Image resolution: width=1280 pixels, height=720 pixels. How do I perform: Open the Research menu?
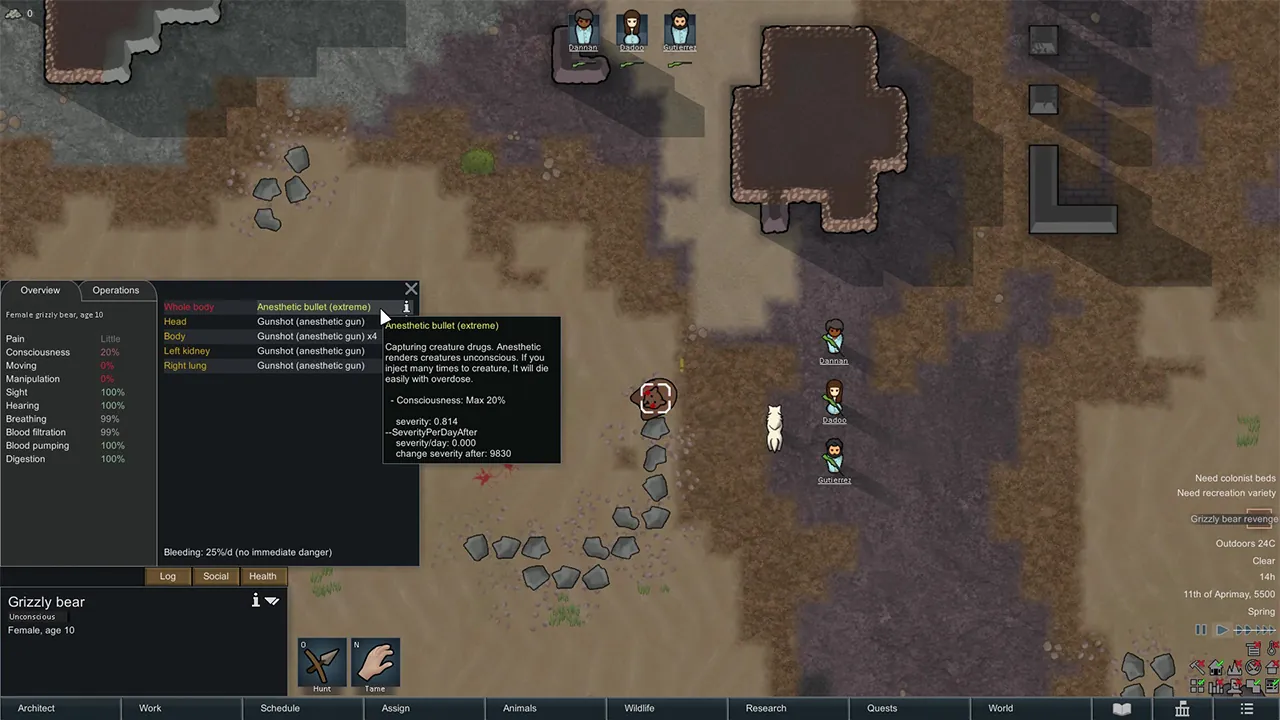[766, 708]
